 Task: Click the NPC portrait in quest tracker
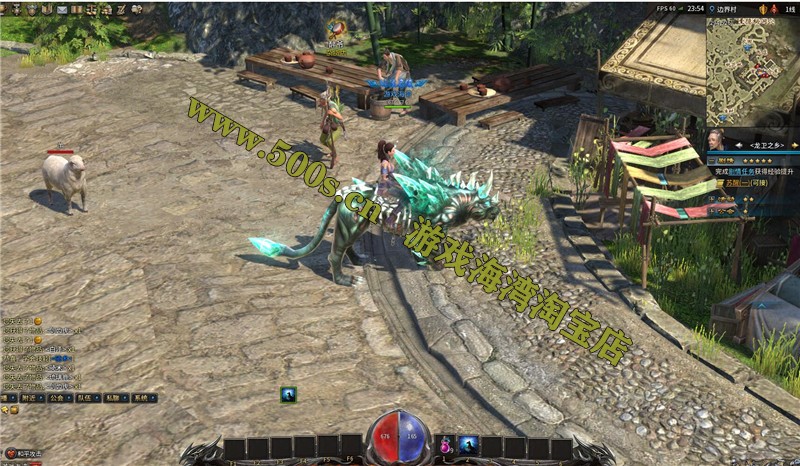716,140
